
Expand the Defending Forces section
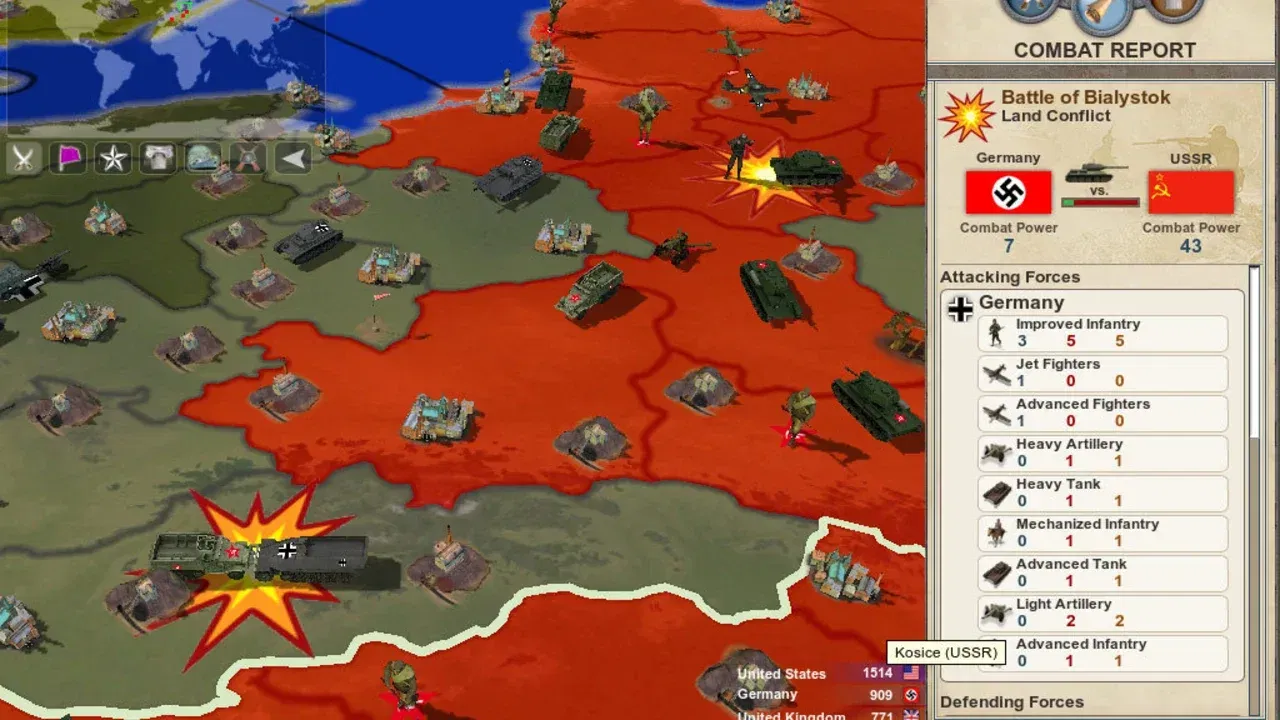coord(1010,702)
